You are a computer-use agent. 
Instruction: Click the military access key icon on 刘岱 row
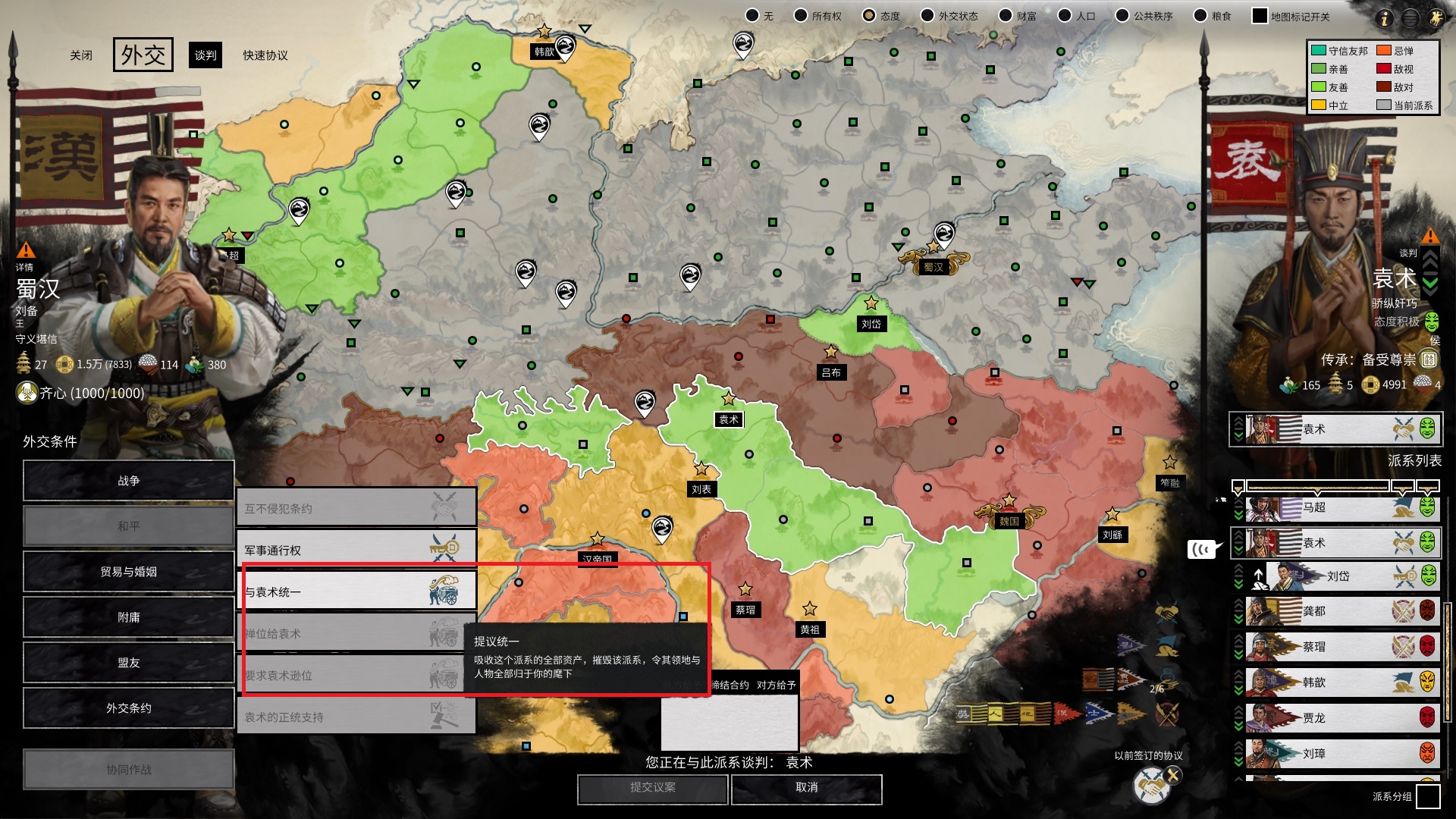click(1405, 576)
